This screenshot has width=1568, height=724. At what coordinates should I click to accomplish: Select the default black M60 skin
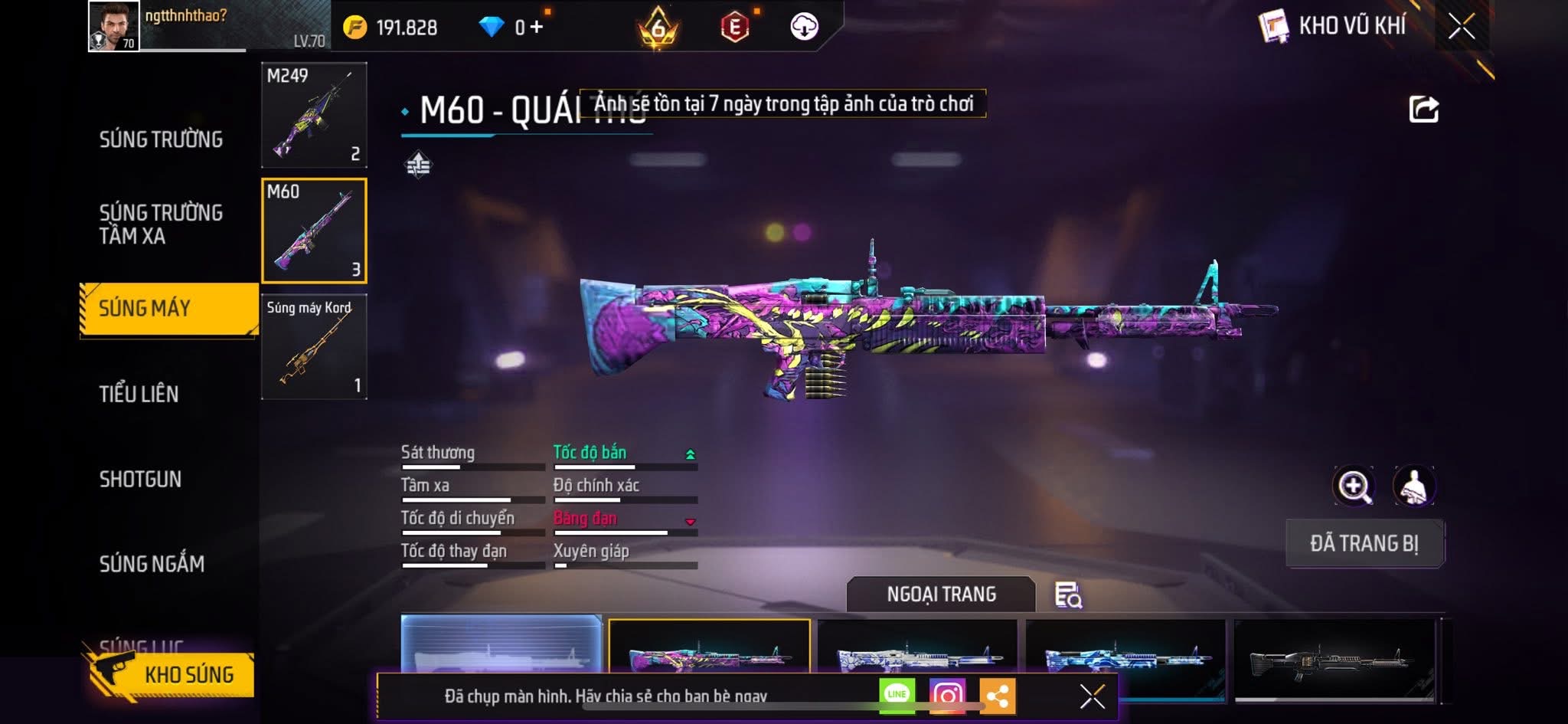(1334, 657)
